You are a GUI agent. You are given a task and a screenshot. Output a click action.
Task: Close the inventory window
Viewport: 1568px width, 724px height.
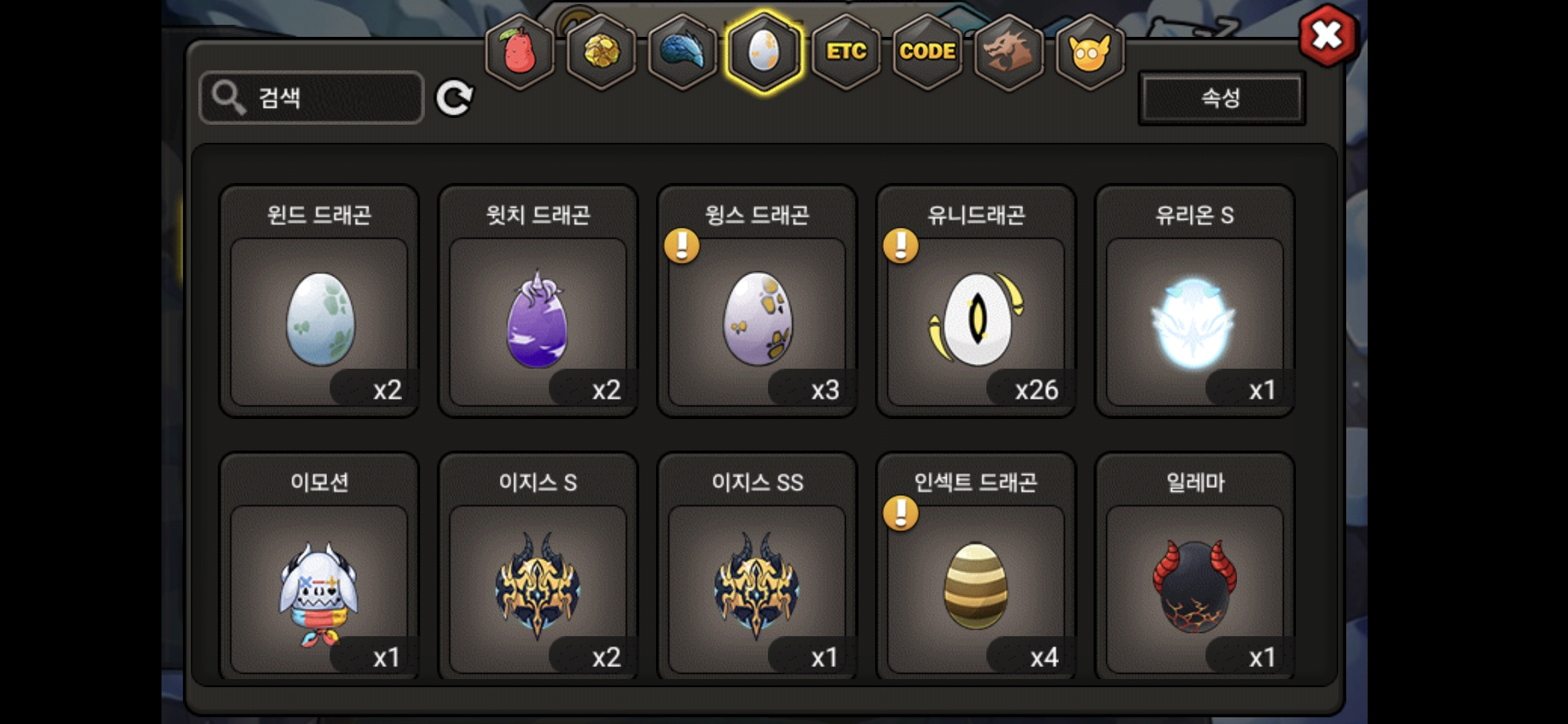[x=1327, y=36]
